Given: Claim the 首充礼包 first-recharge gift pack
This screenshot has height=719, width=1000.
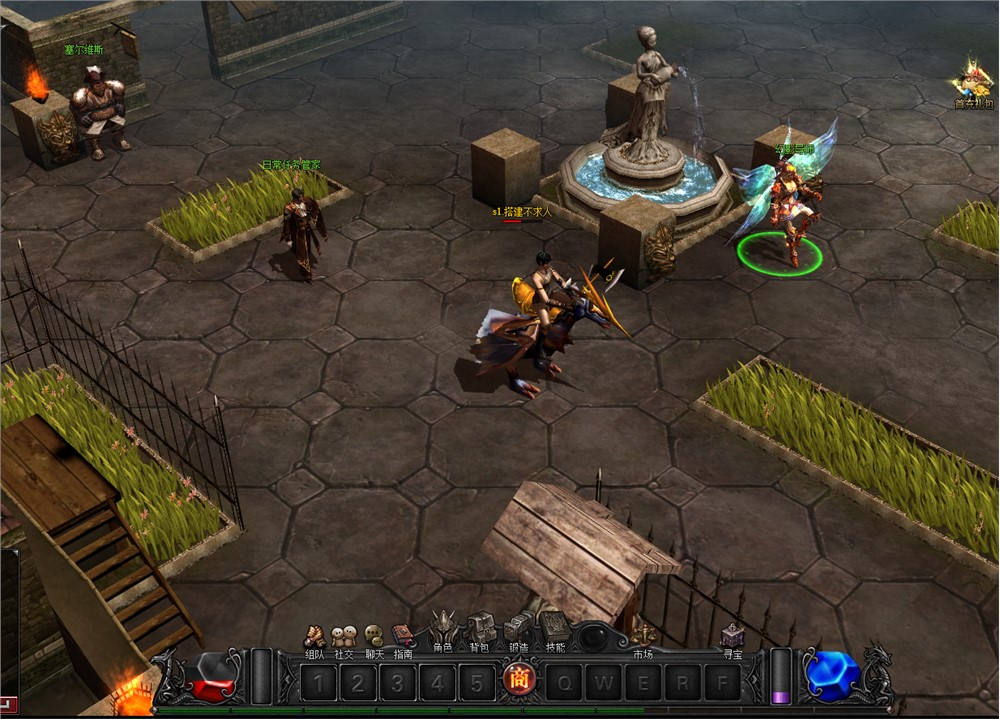Looking at the screenshot, I should tap(973, 84).
